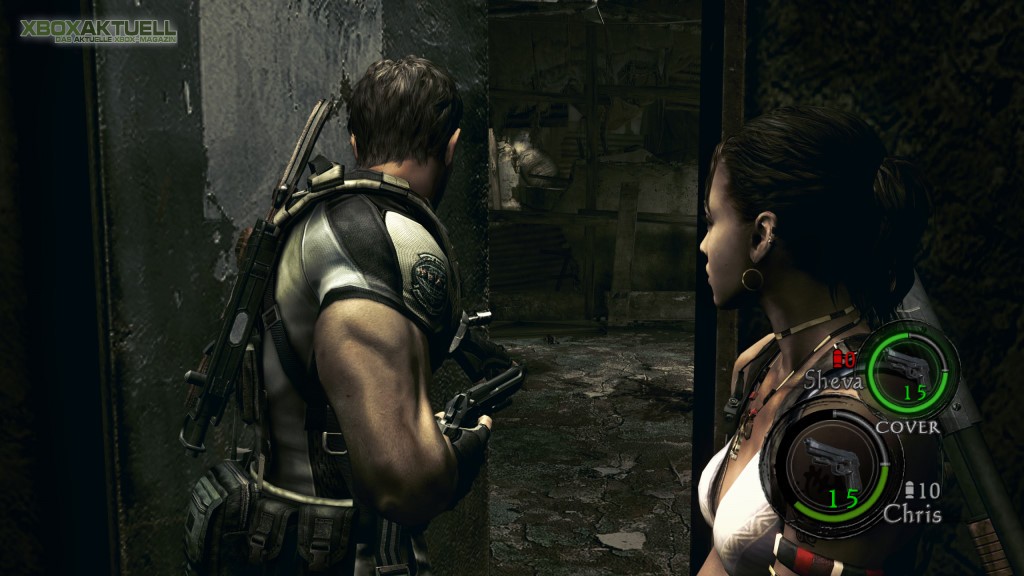1024x576 pixels.
Task: Select Sheva's handgun weapon circle
Action: click(x=908, y=371)
